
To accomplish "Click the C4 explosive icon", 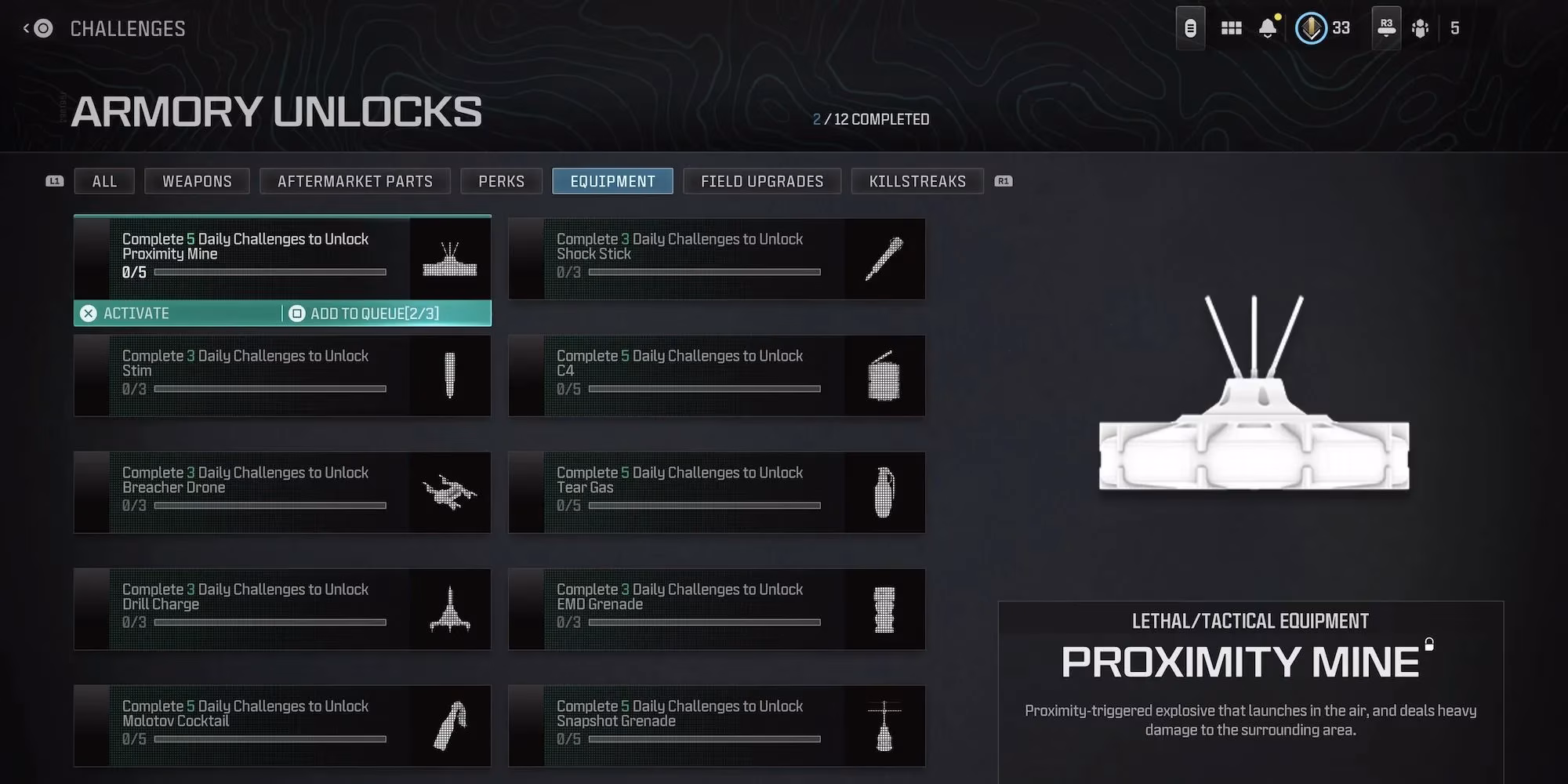I will coord(884,376).
